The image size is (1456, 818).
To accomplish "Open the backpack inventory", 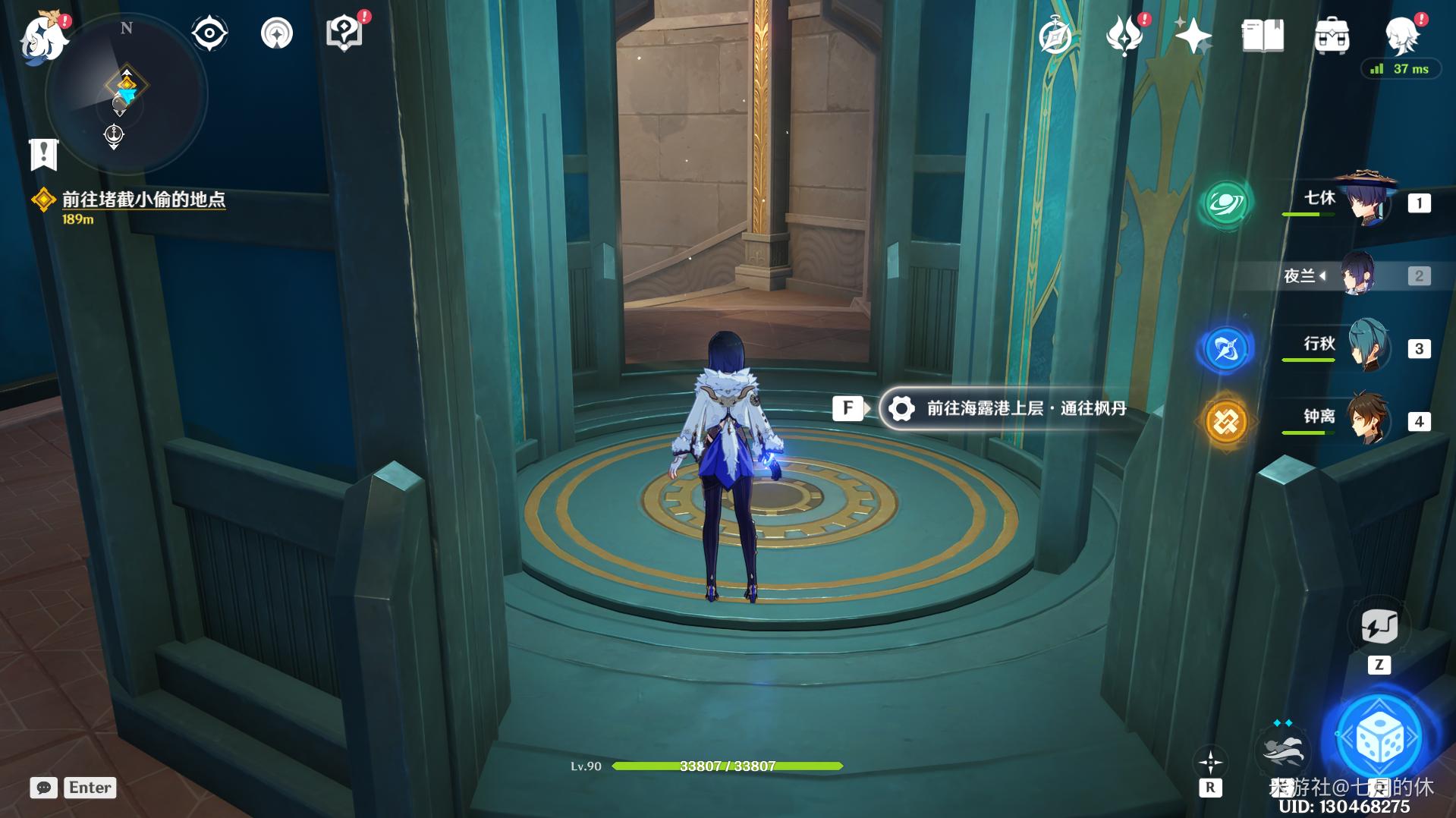I will tap(1332, 36).
